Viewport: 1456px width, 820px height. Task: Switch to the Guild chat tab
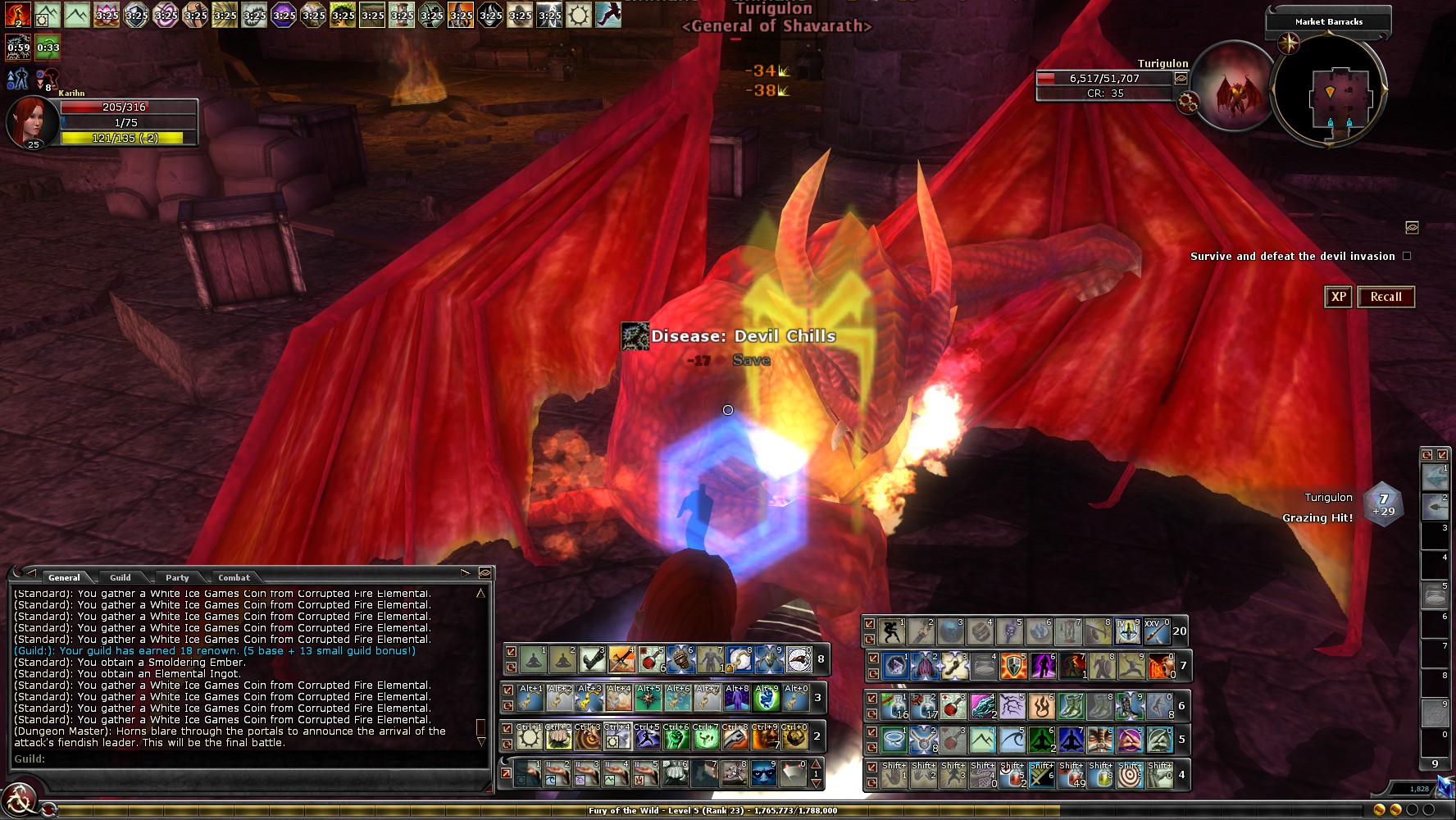point(121,577)
